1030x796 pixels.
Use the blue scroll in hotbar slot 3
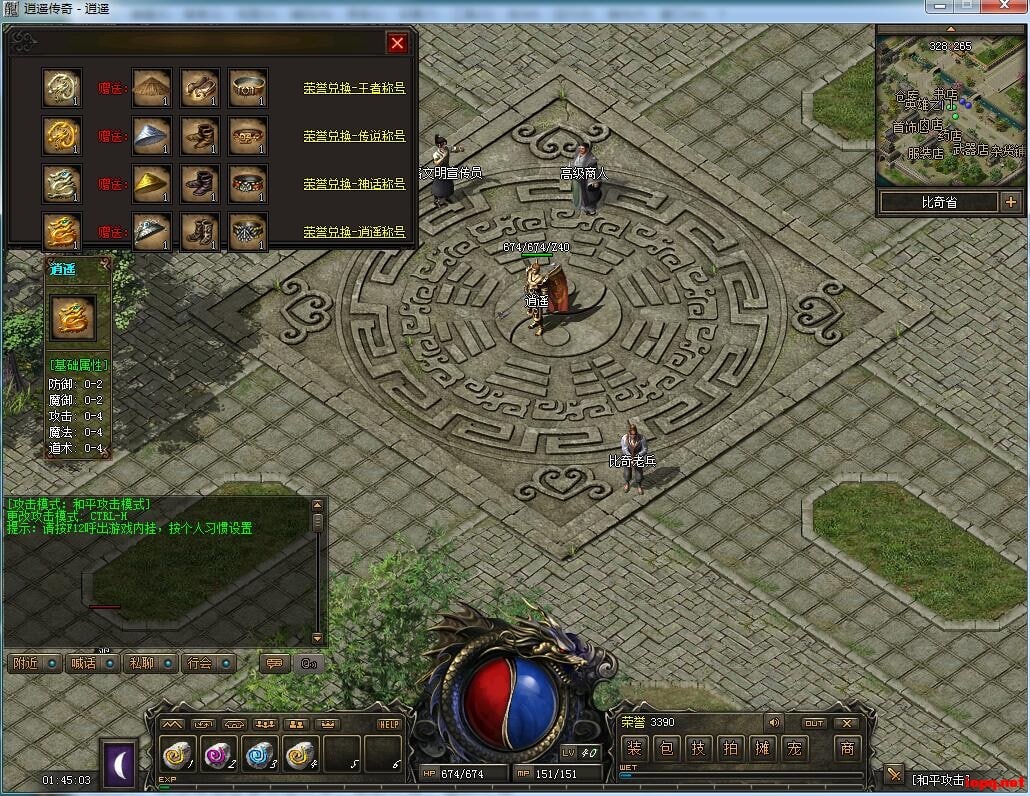coord(260,754)
